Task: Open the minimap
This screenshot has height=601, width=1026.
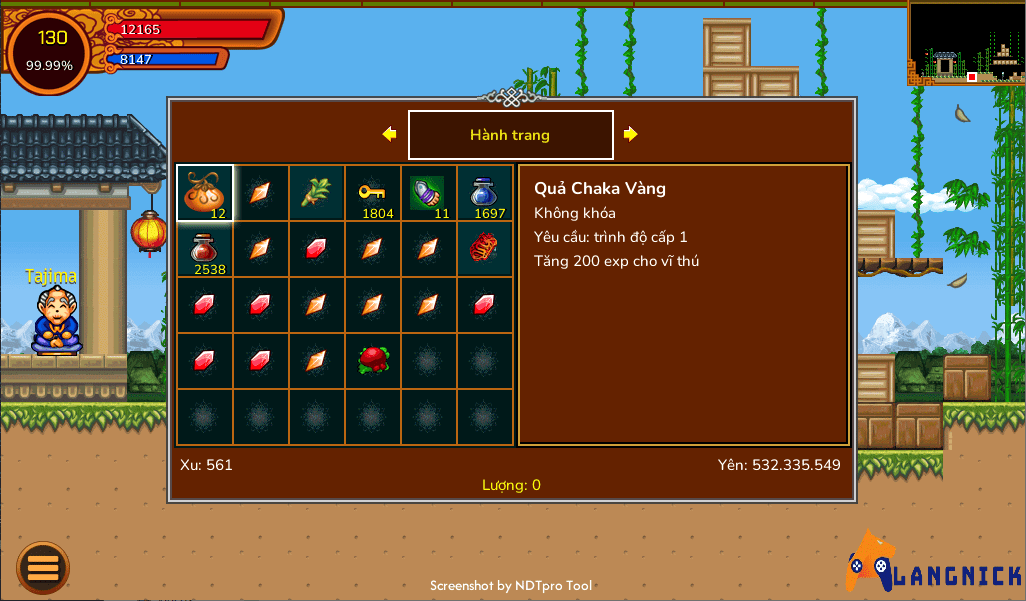Action: [x=966, y=42]
